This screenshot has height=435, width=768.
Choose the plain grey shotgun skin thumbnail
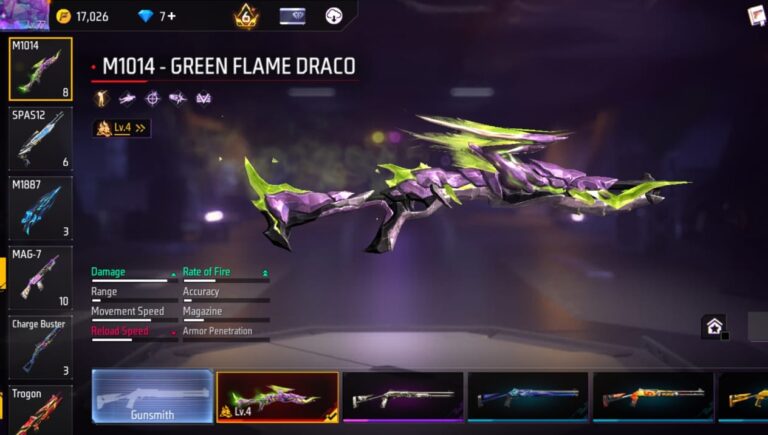(402, 396)
